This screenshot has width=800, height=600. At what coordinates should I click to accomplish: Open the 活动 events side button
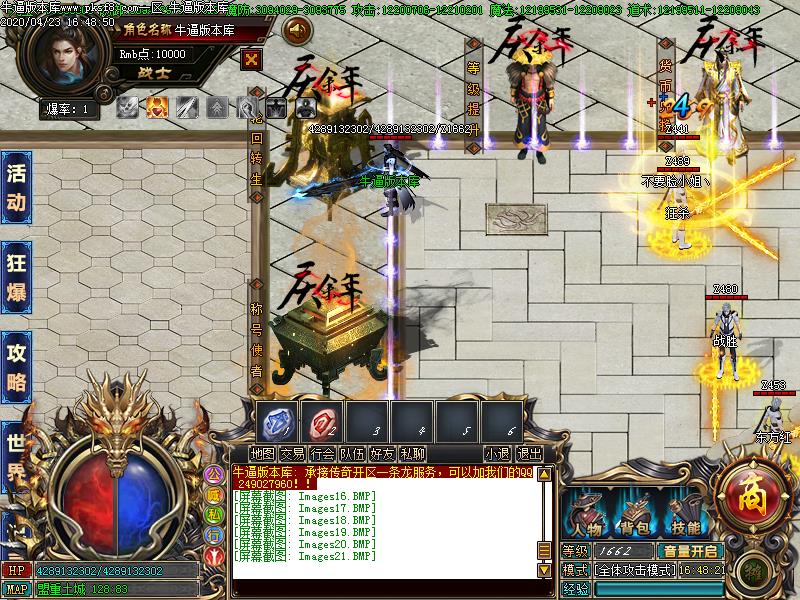(16, 187)
